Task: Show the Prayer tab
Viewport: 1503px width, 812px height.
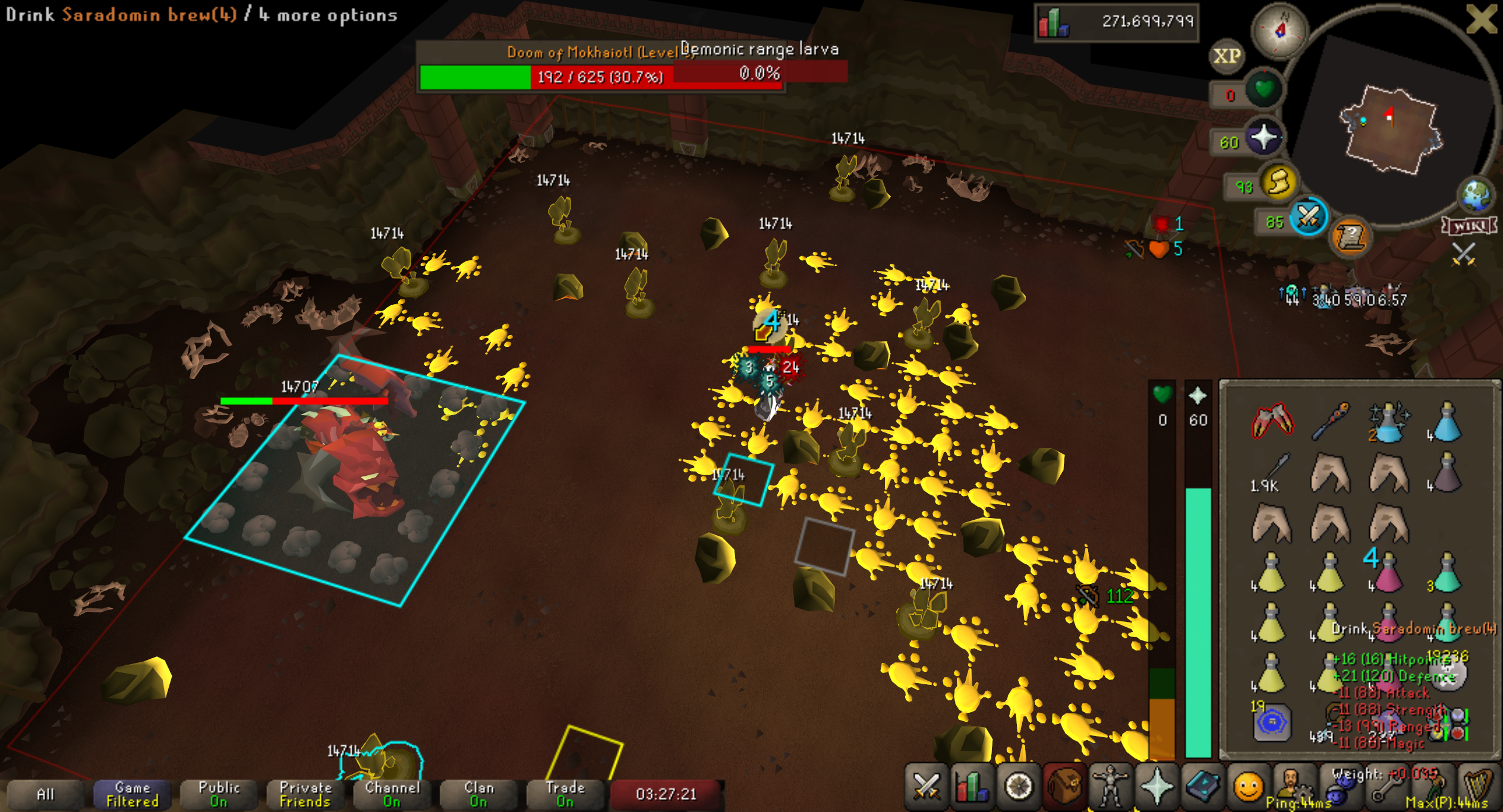Action: click(x=1157, y=787)
